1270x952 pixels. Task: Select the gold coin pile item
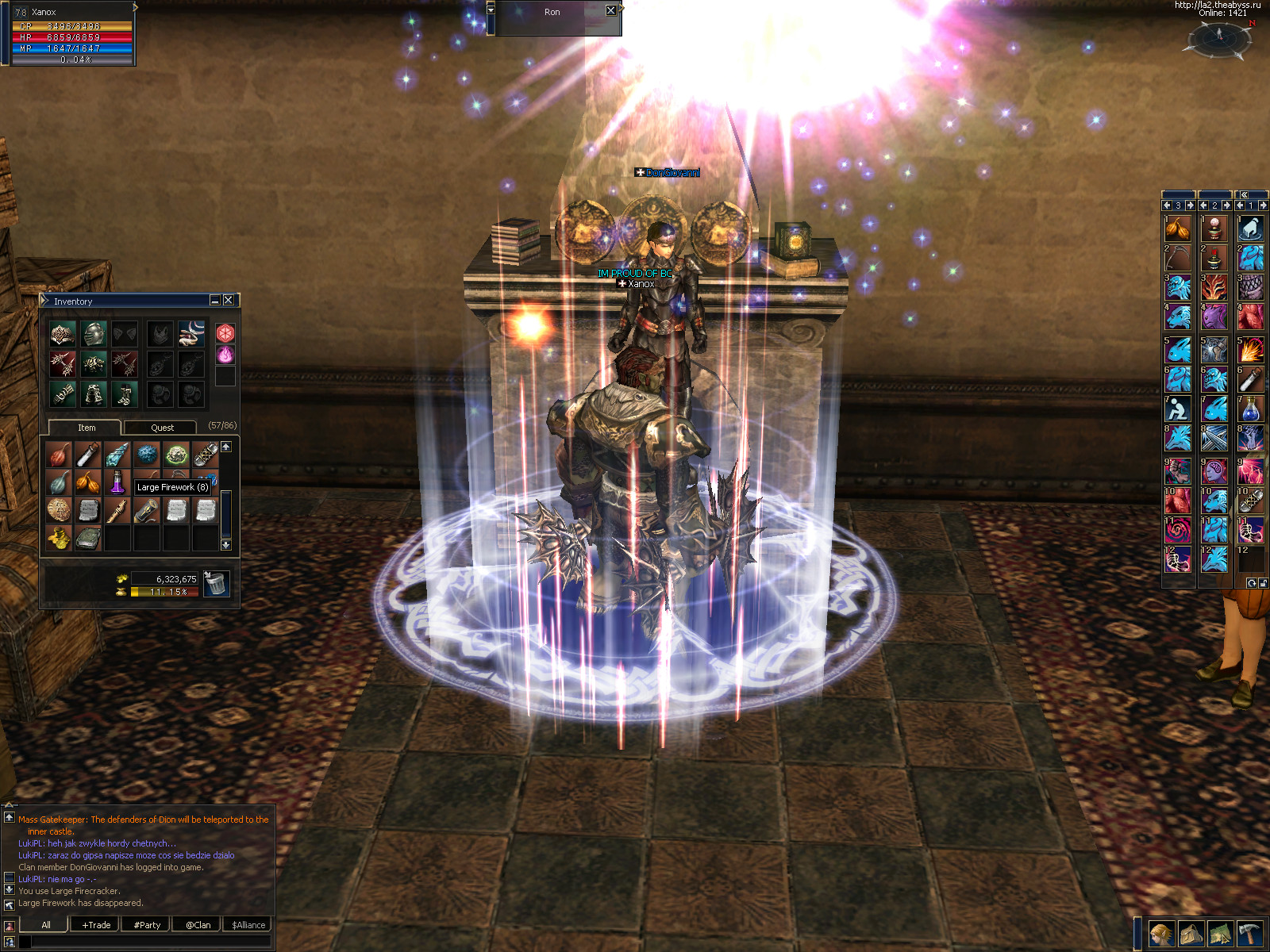pos(59,538)
